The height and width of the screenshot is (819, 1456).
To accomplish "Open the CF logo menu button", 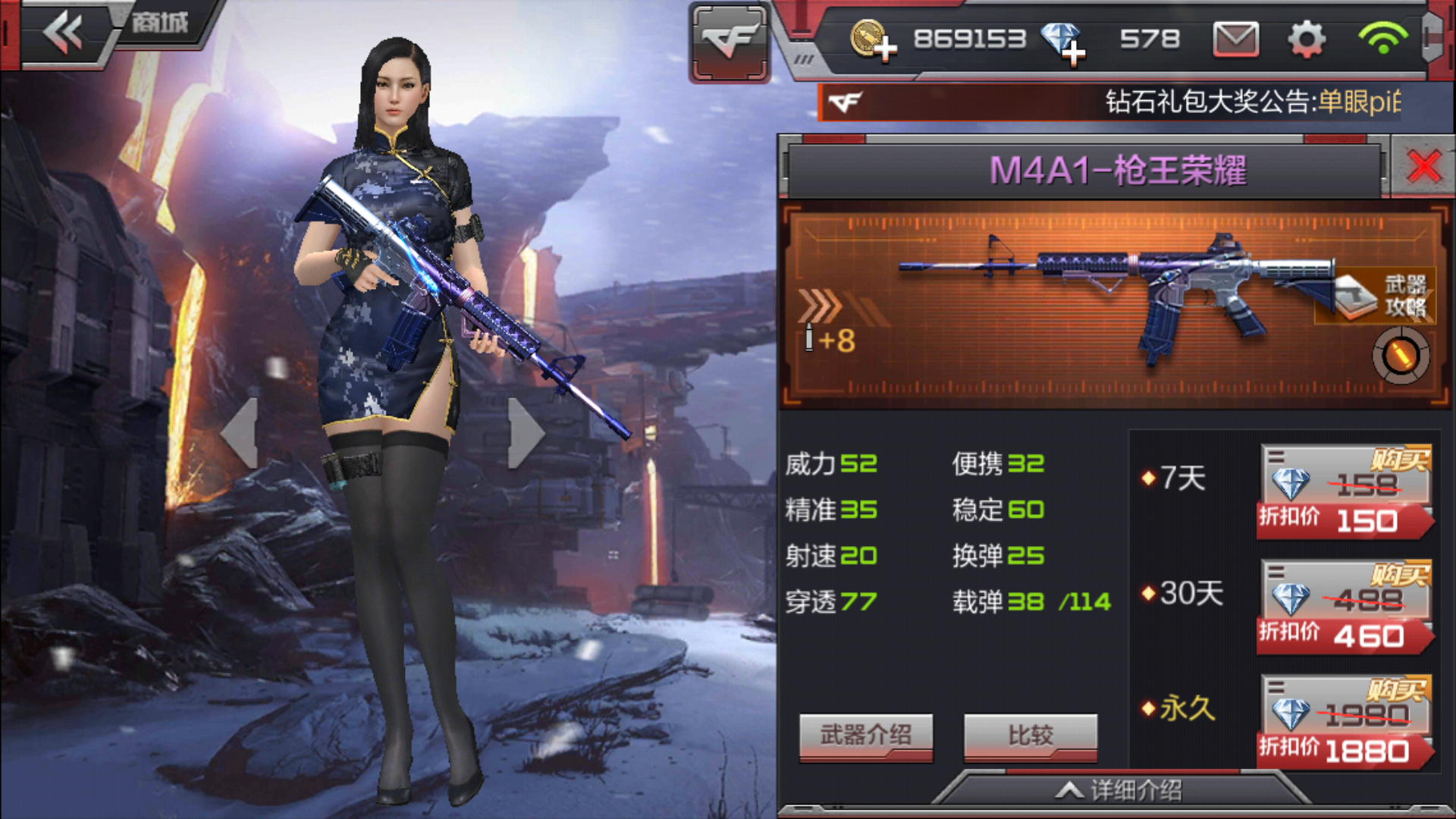I will [730, 41].
